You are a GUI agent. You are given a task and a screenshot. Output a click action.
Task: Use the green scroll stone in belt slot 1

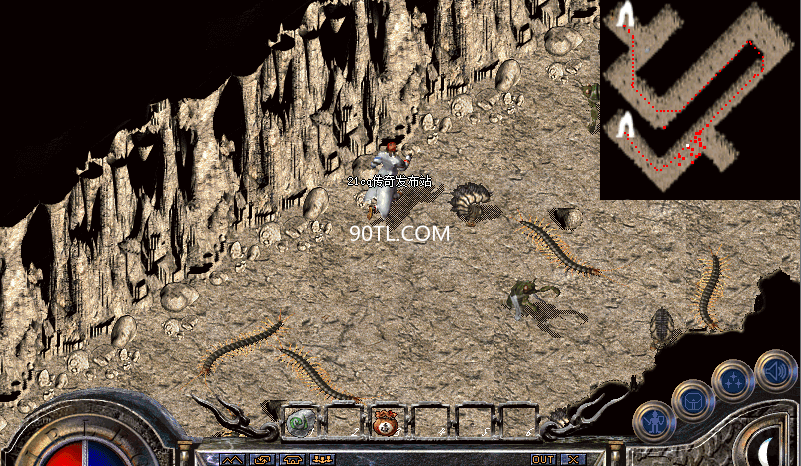[x=300, y=422]
